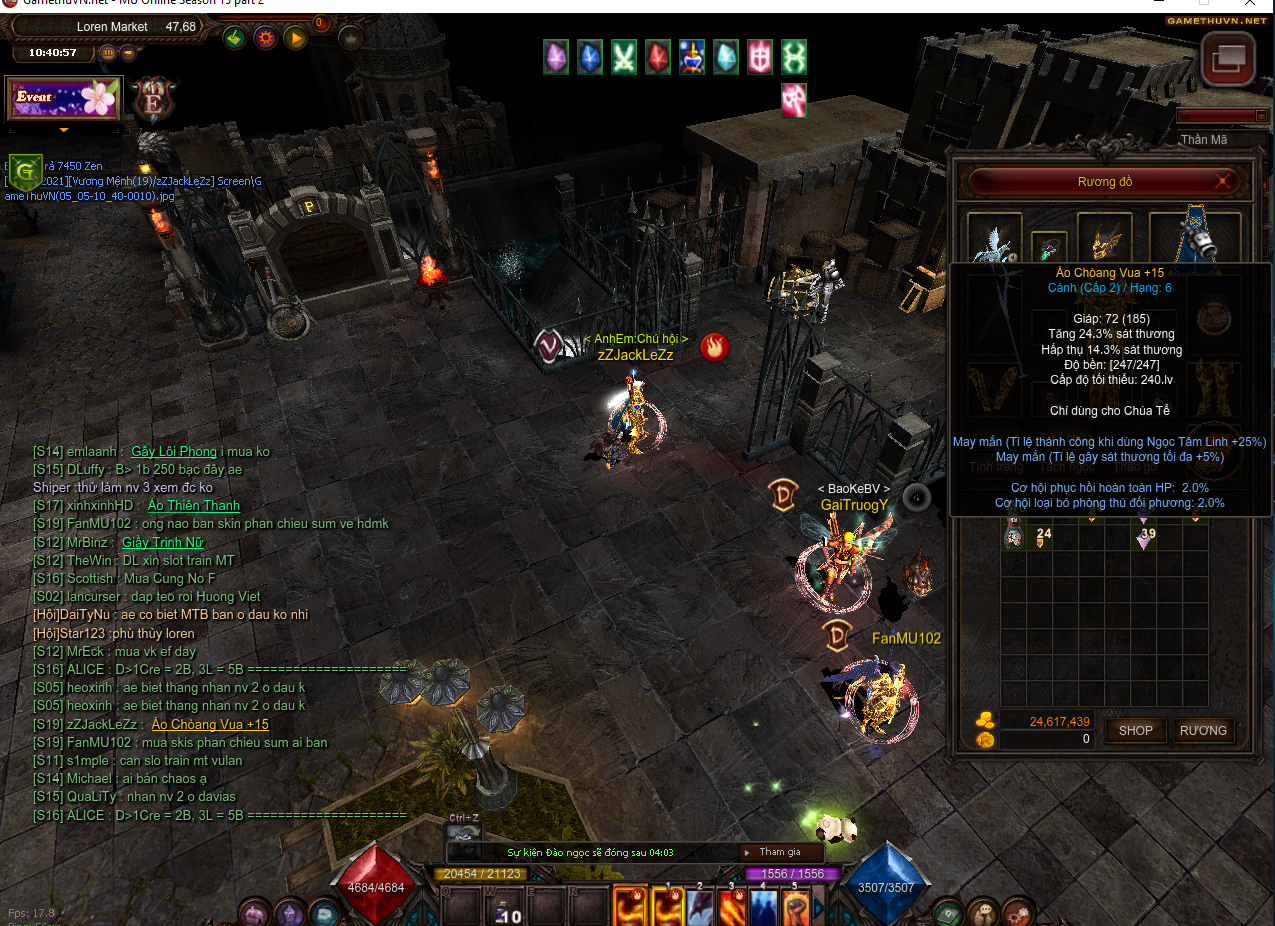Viewport: 1275px width, 926px height.
Task: Click the green broom icon
Action: [x=235, y=38]
